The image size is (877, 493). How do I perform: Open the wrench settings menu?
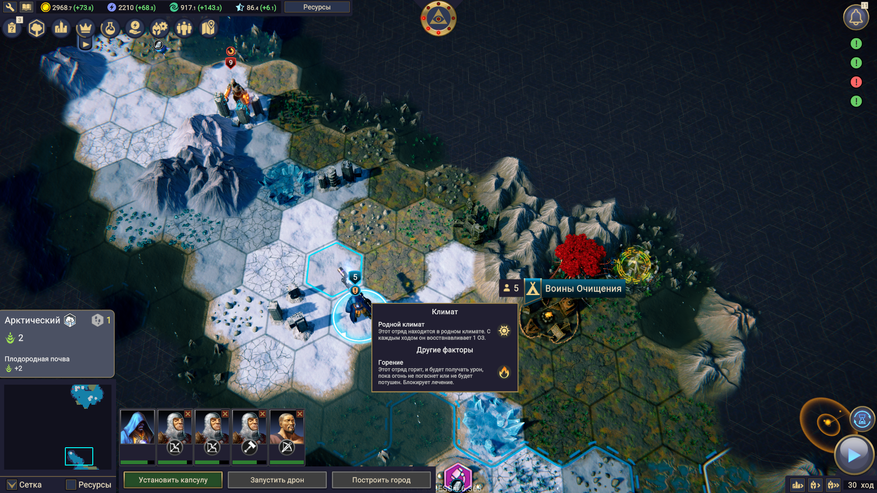click(9, 7)
